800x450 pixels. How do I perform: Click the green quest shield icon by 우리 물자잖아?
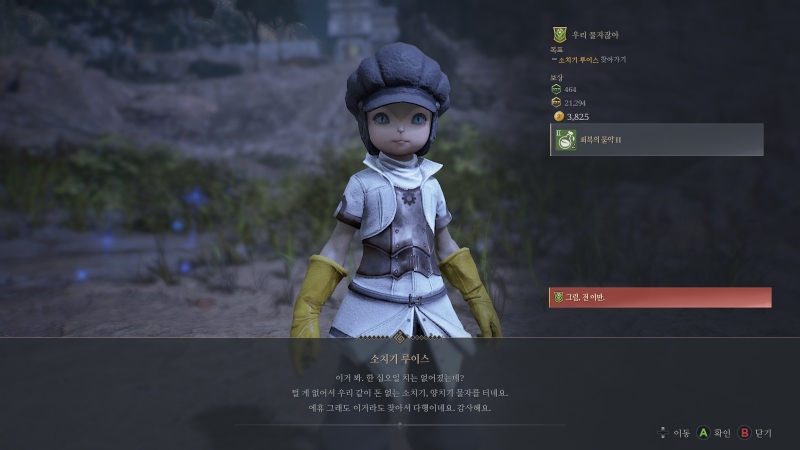tap(560, 35)
